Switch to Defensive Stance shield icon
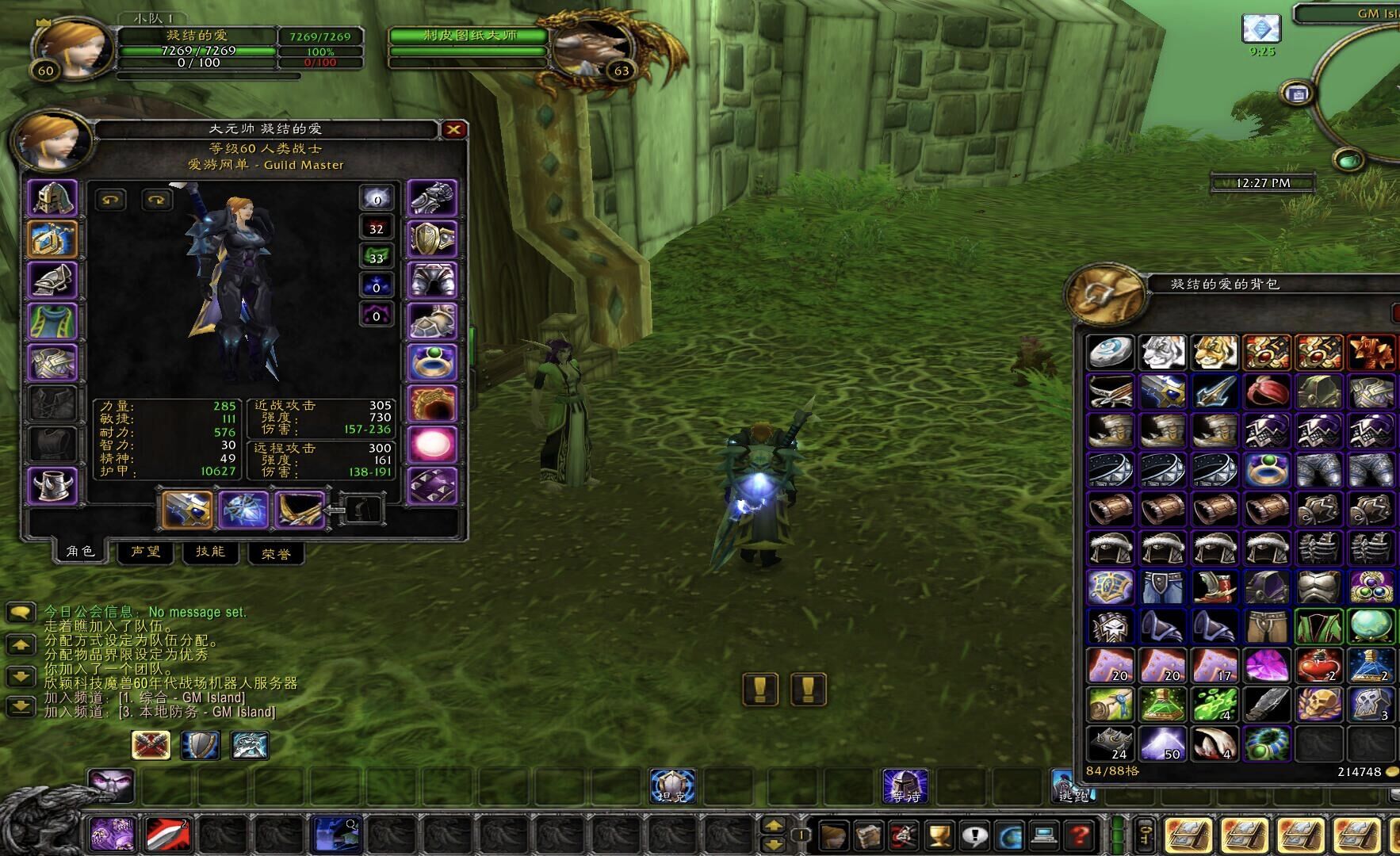This screenshot has height=856, width=1400. coord(200,745)
